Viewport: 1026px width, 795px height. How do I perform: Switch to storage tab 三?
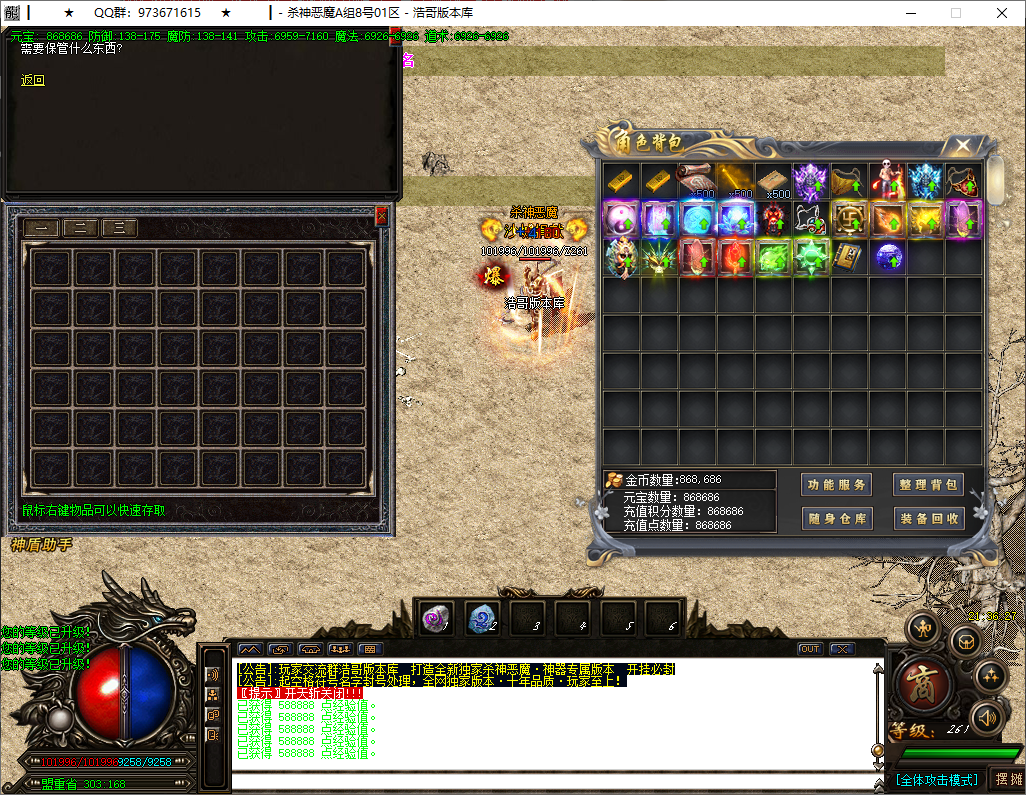coord(119,228)
